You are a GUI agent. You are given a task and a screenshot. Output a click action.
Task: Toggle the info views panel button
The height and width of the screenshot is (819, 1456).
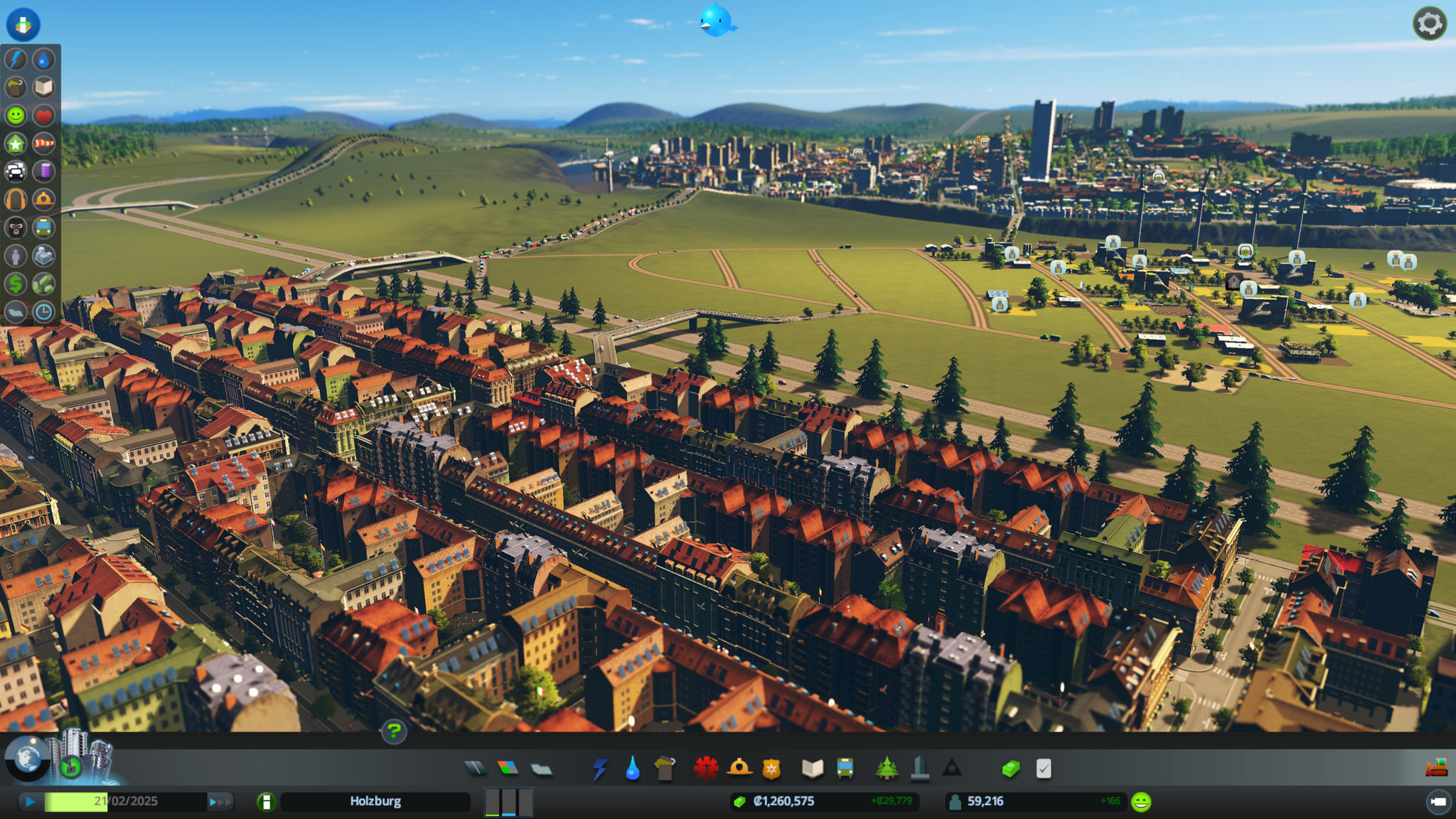click(x=23, y=24)
